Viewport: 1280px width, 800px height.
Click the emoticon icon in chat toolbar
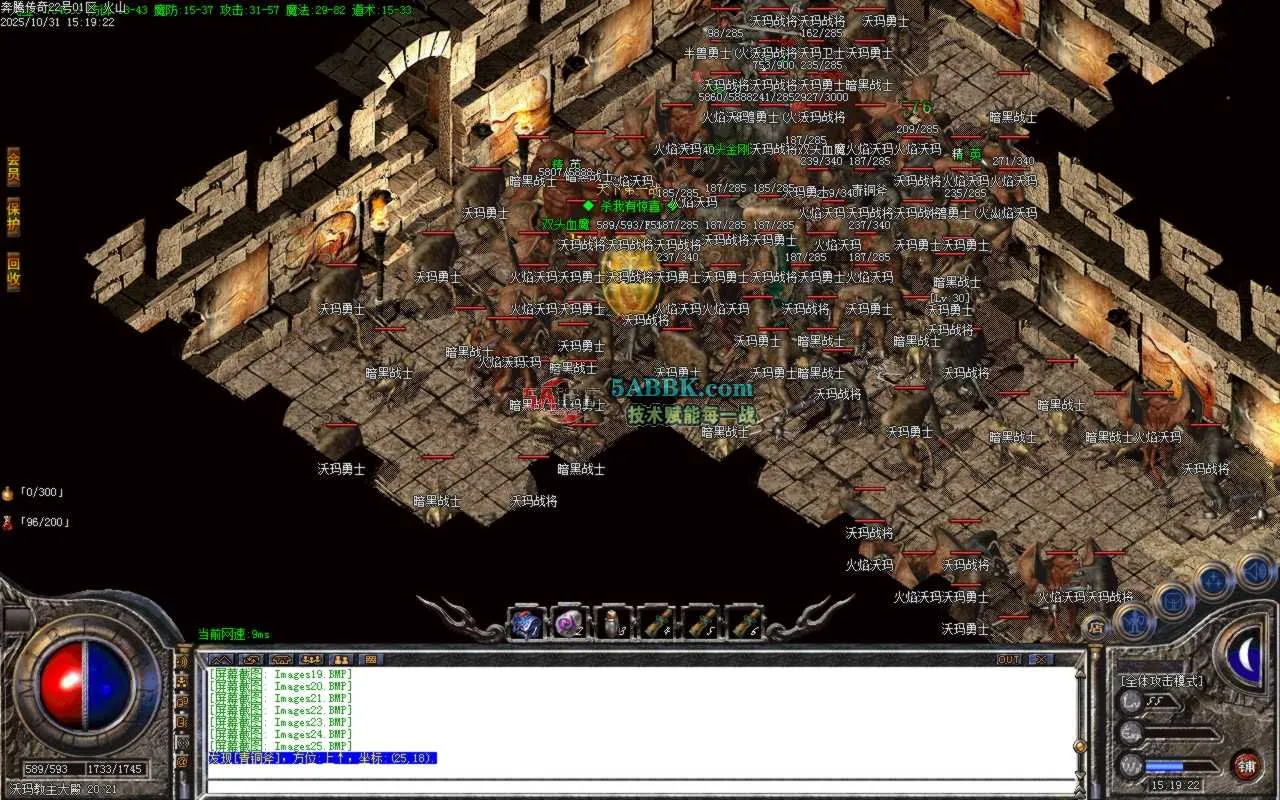point(371,659)
